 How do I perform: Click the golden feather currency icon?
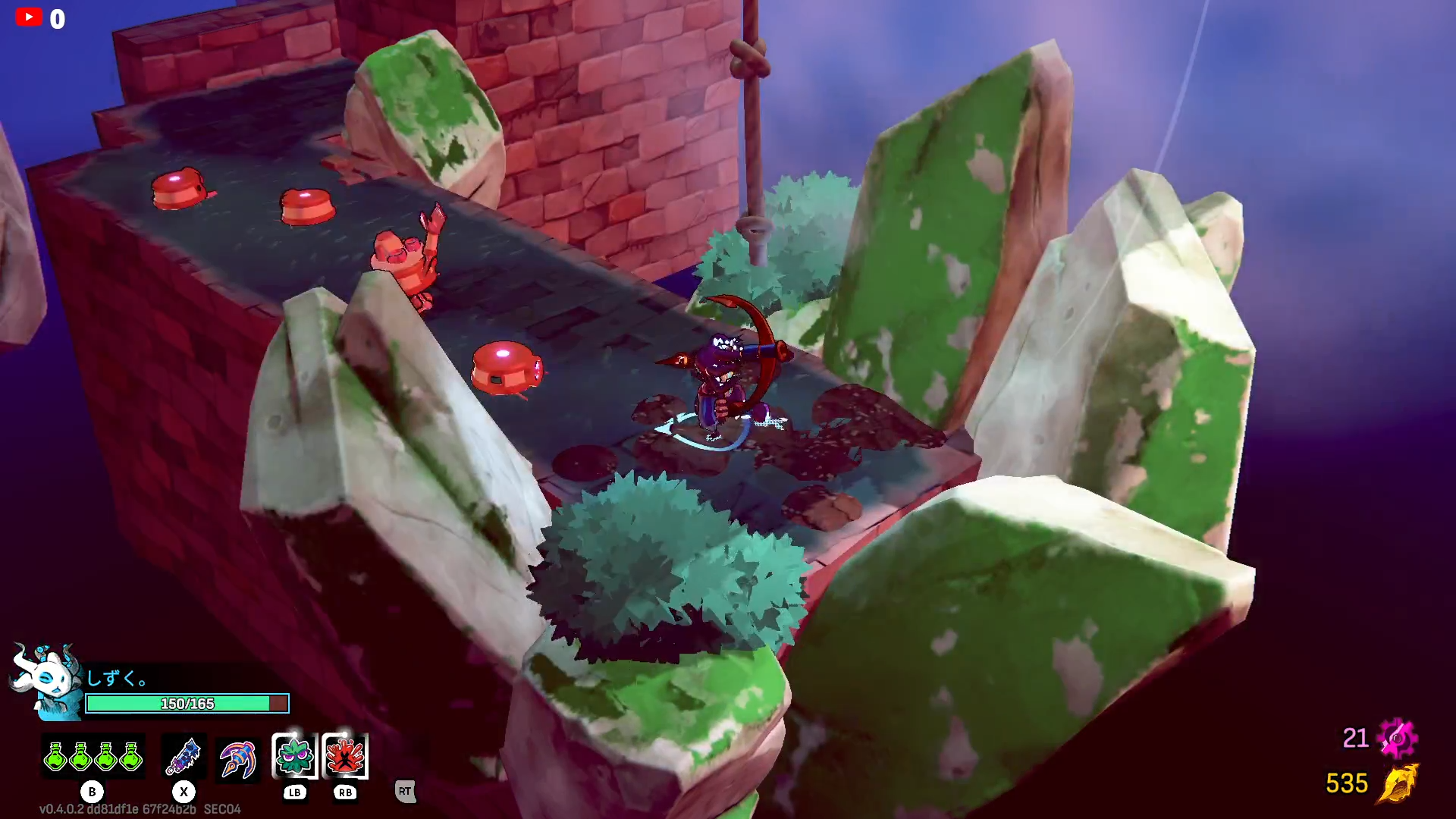pyautogui.click(x=1398, y=783)
